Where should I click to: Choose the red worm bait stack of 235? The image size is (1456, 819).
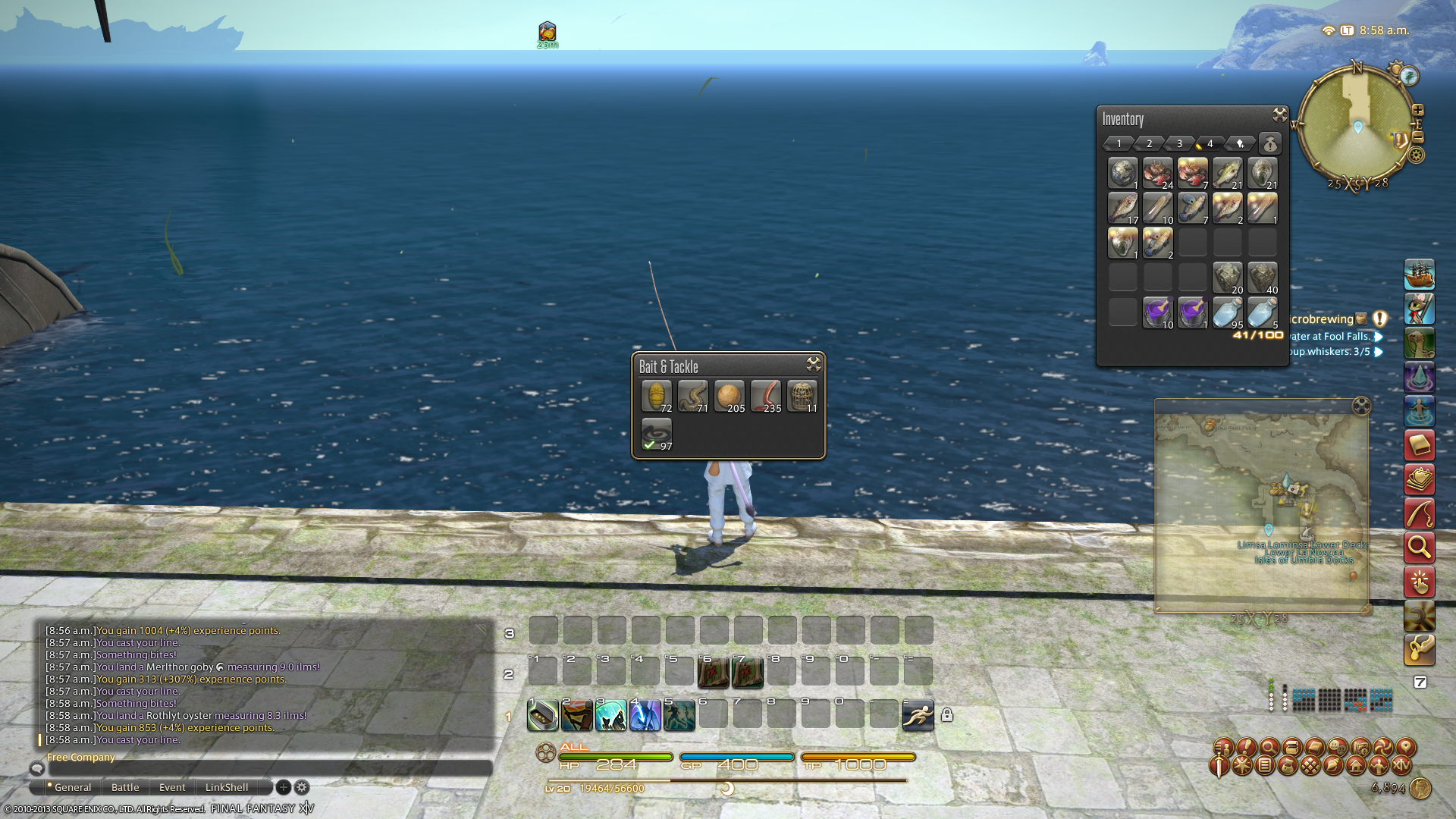pos(766,396)
